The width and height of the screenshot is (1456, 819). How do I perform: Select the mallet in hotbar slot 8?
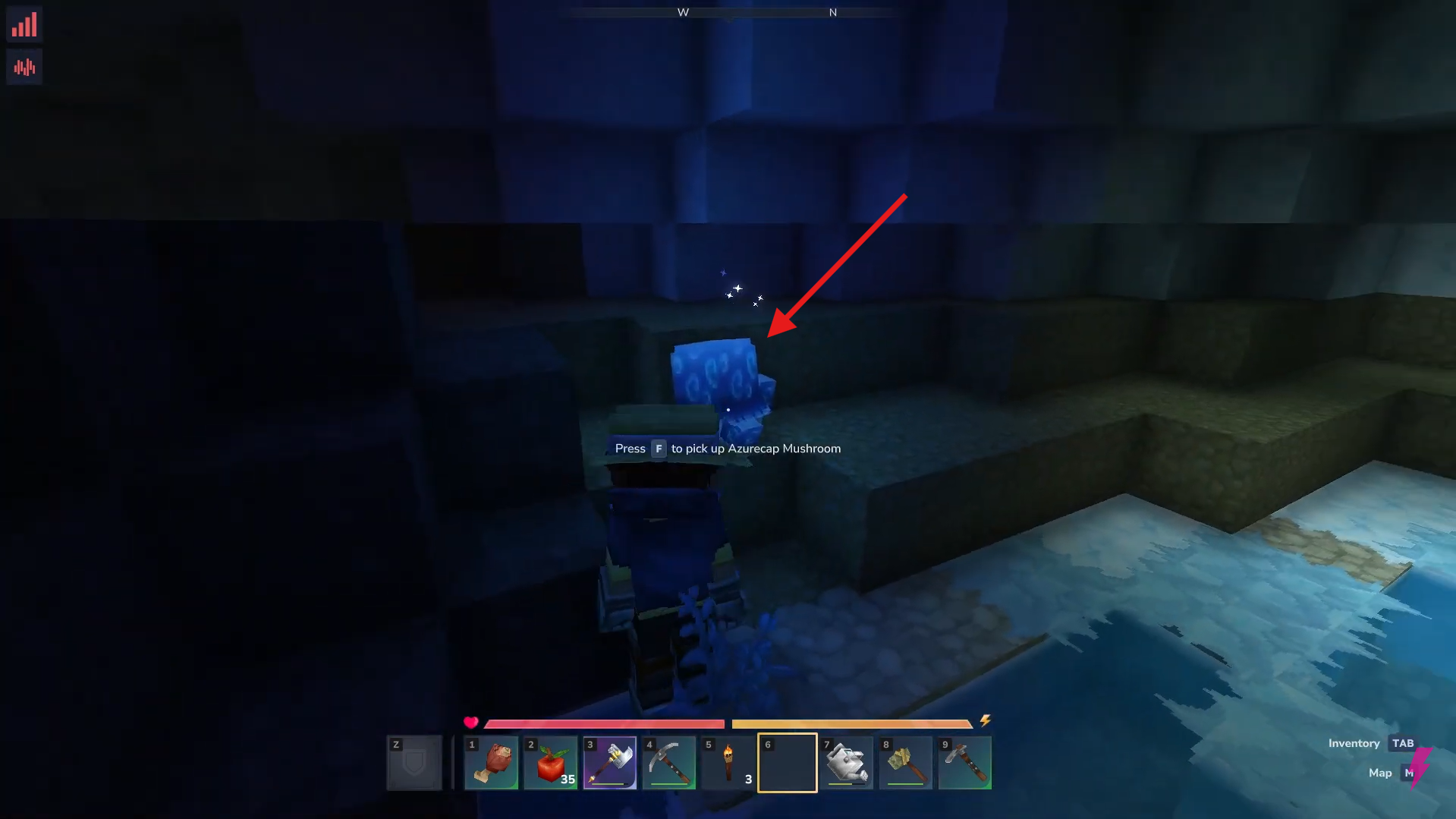905,762
